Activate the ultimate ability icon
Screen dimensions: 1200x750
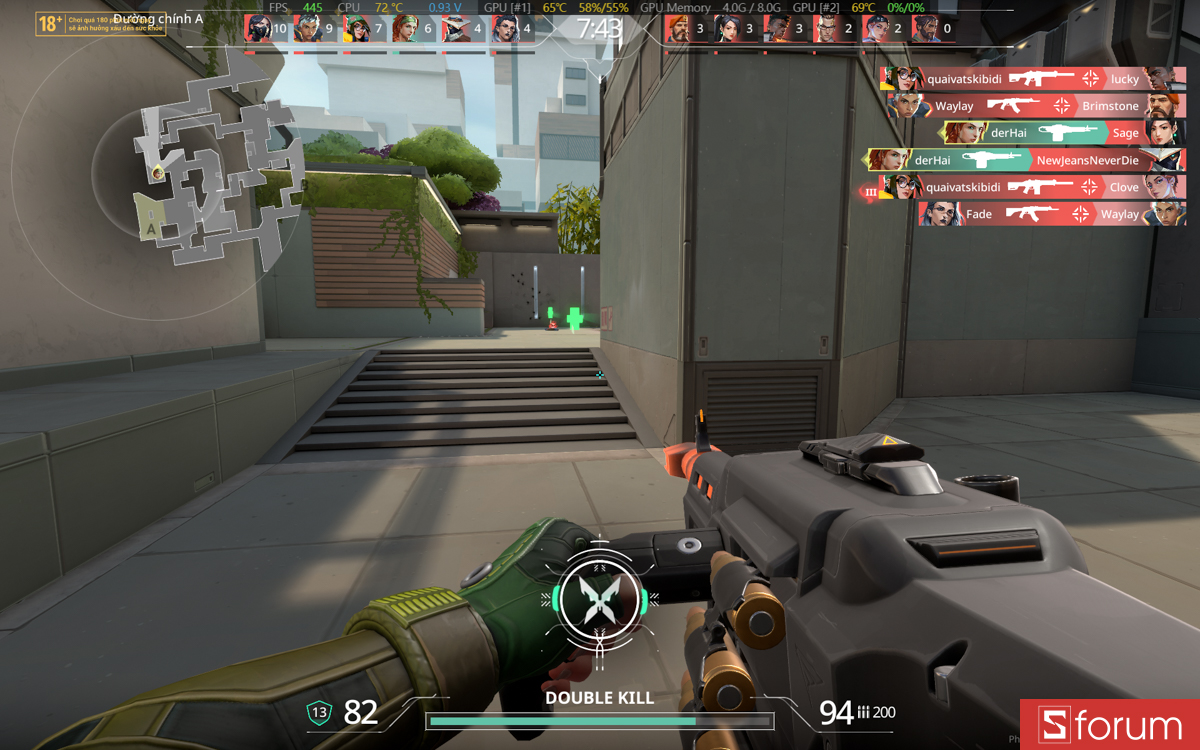point(598,598)
